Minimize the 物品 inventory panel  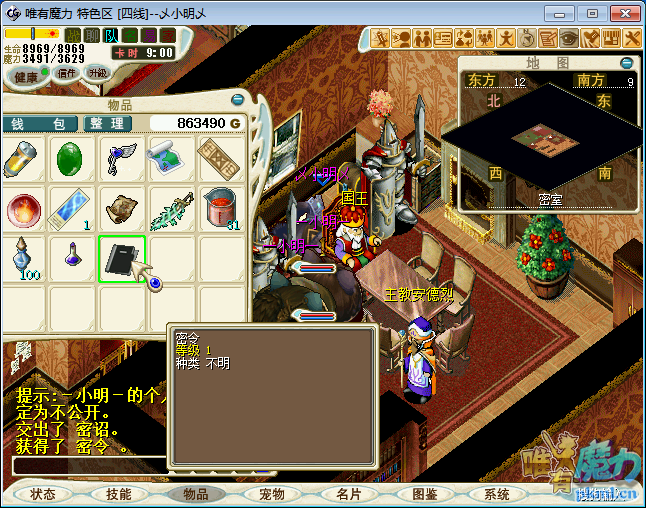point(238,101)
